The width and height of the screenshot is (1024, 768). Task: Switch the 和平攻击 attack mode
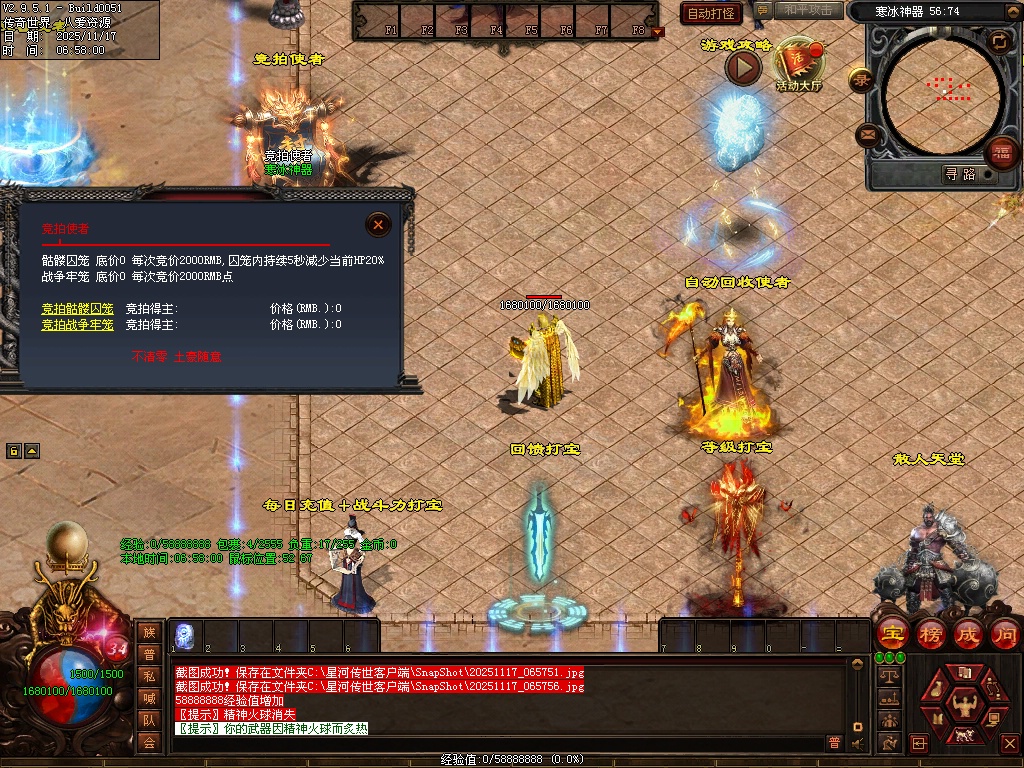(x=808, y=11)
